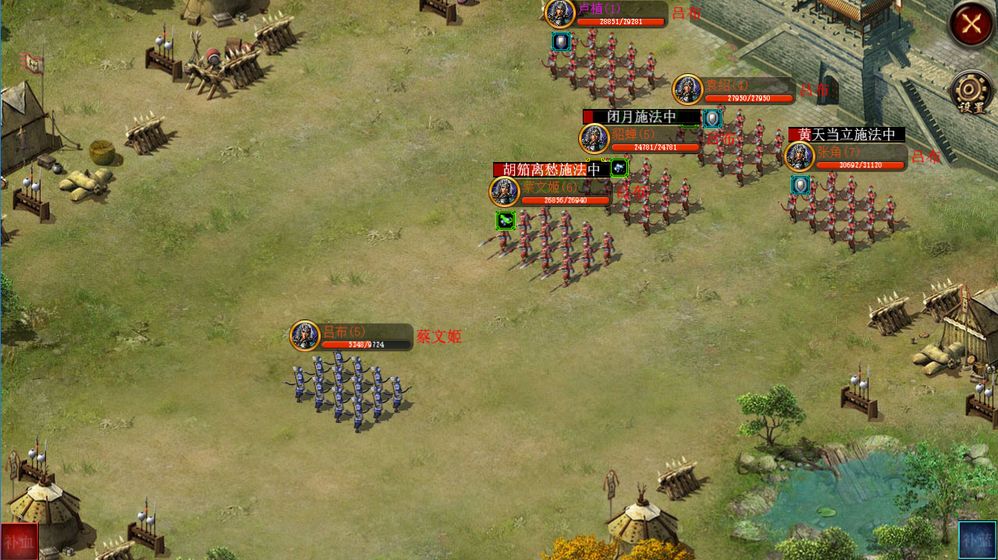The width and height of the screenshot is (998, 560).
Task: Select 蔡文姬's hero portrait
Action: tap(505, 191)
